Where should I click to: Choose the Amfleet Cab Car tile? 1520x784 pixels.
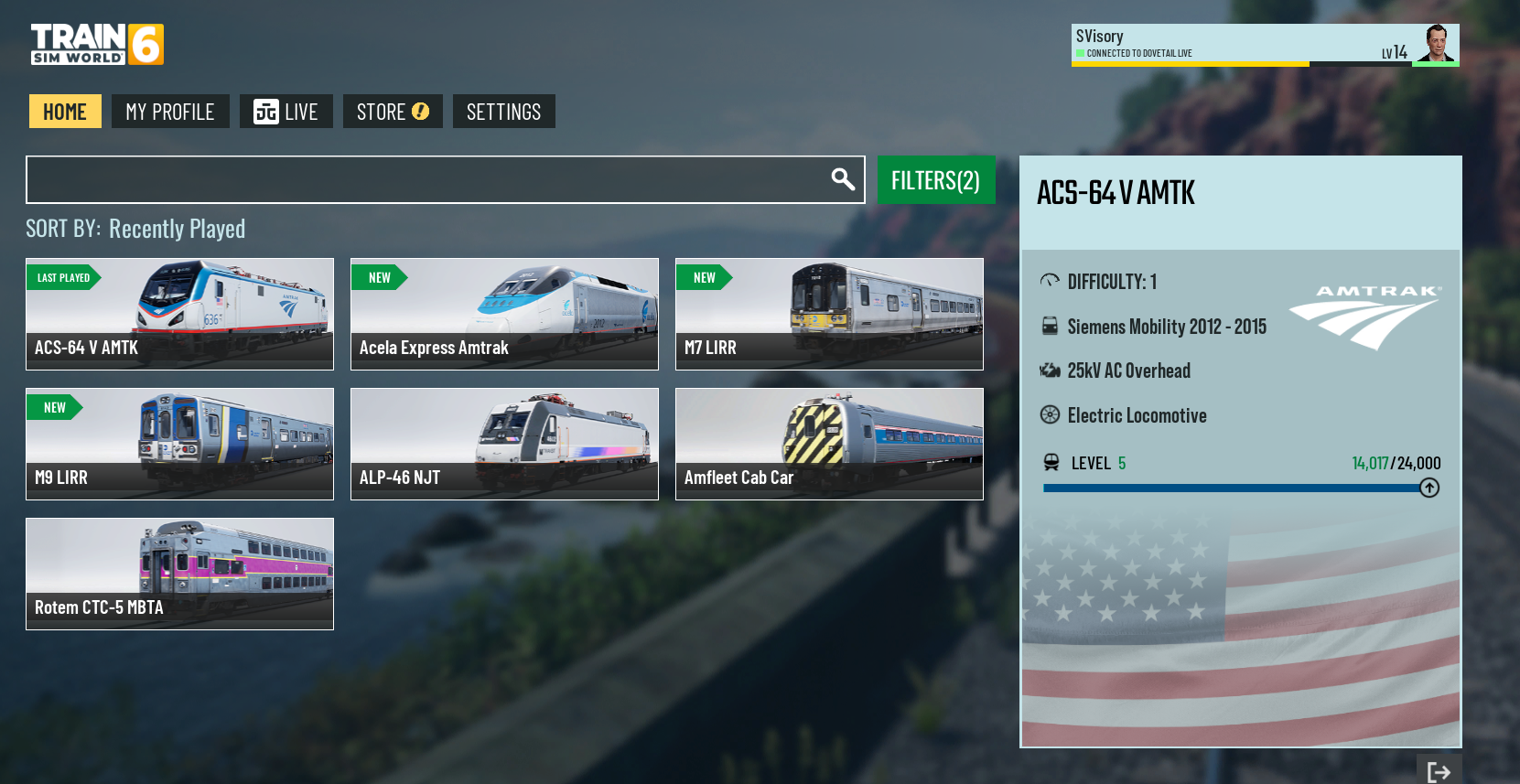[829, 444]
